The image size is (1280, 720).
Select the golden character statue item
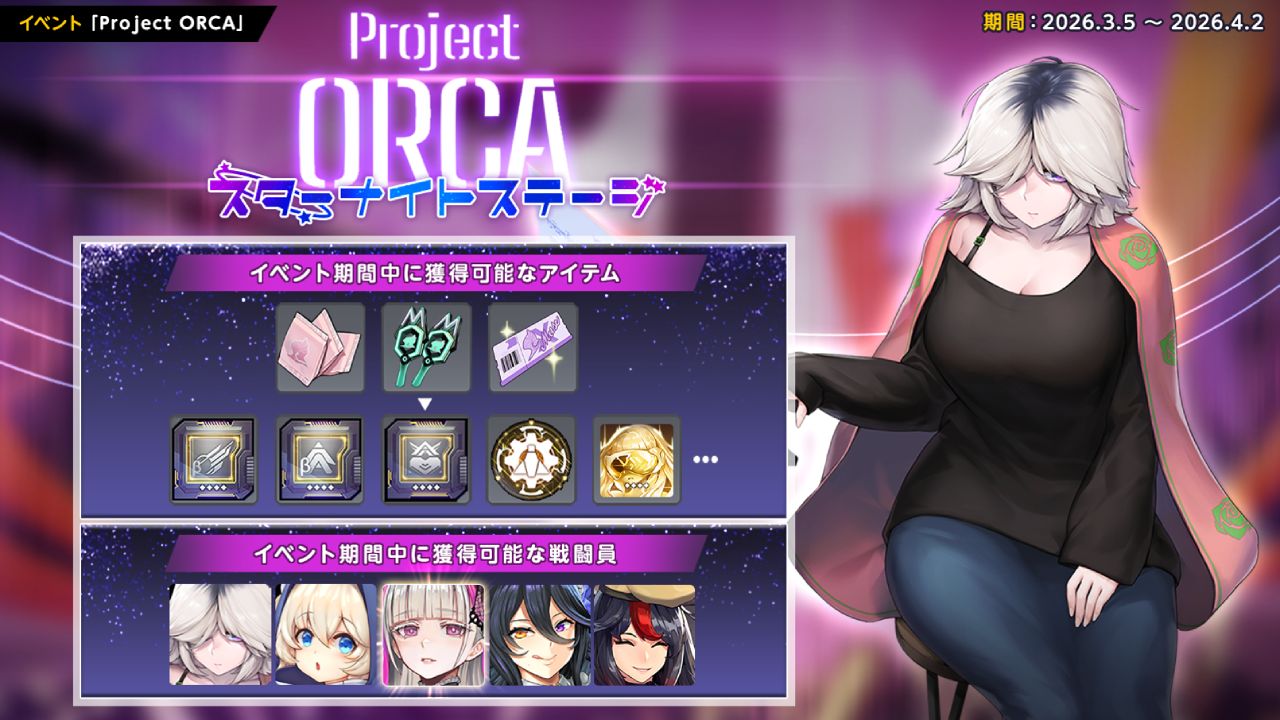(637, 460)
